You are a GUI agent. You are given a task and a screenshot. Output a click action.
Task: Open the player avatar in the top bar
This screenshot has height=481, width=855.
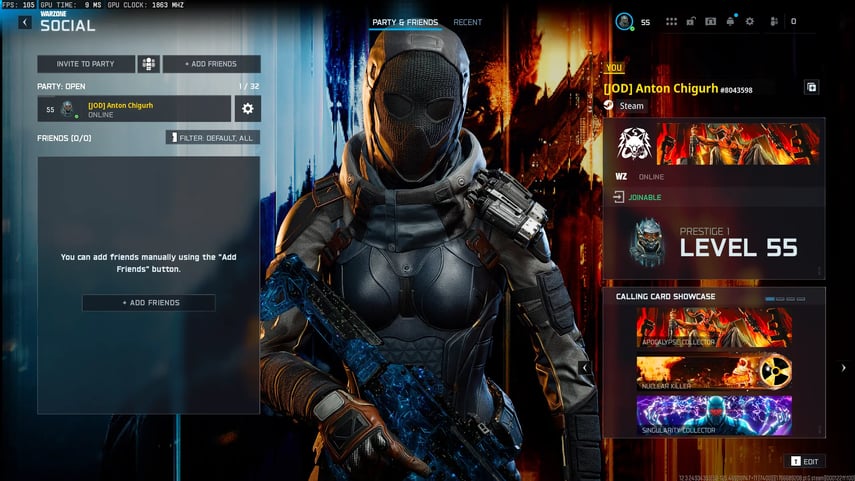coord(624,21)
